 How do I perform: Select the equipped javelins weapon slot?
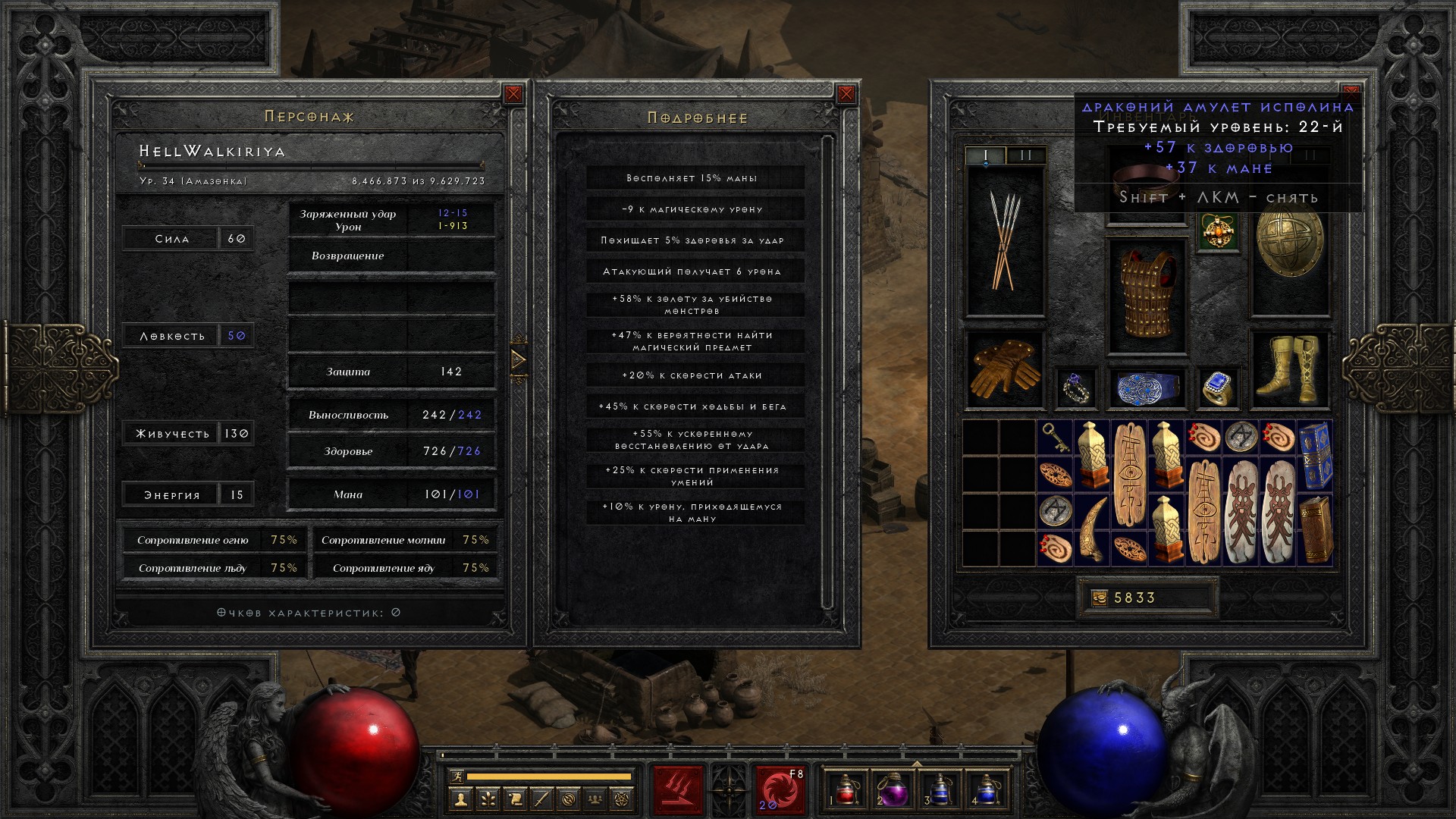tap(1005, 241)
